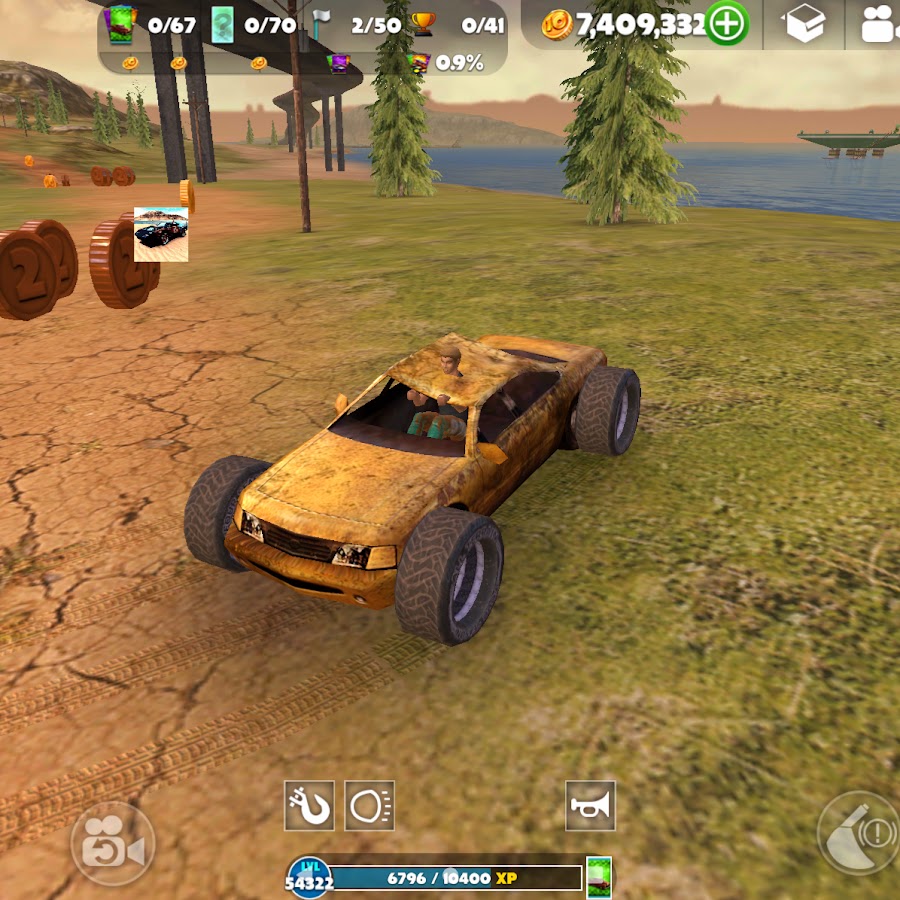Image resolution: width=900 pixels, height=900 pixels.
Task: Open the collectibles progress panel
Action: (302, 38)
